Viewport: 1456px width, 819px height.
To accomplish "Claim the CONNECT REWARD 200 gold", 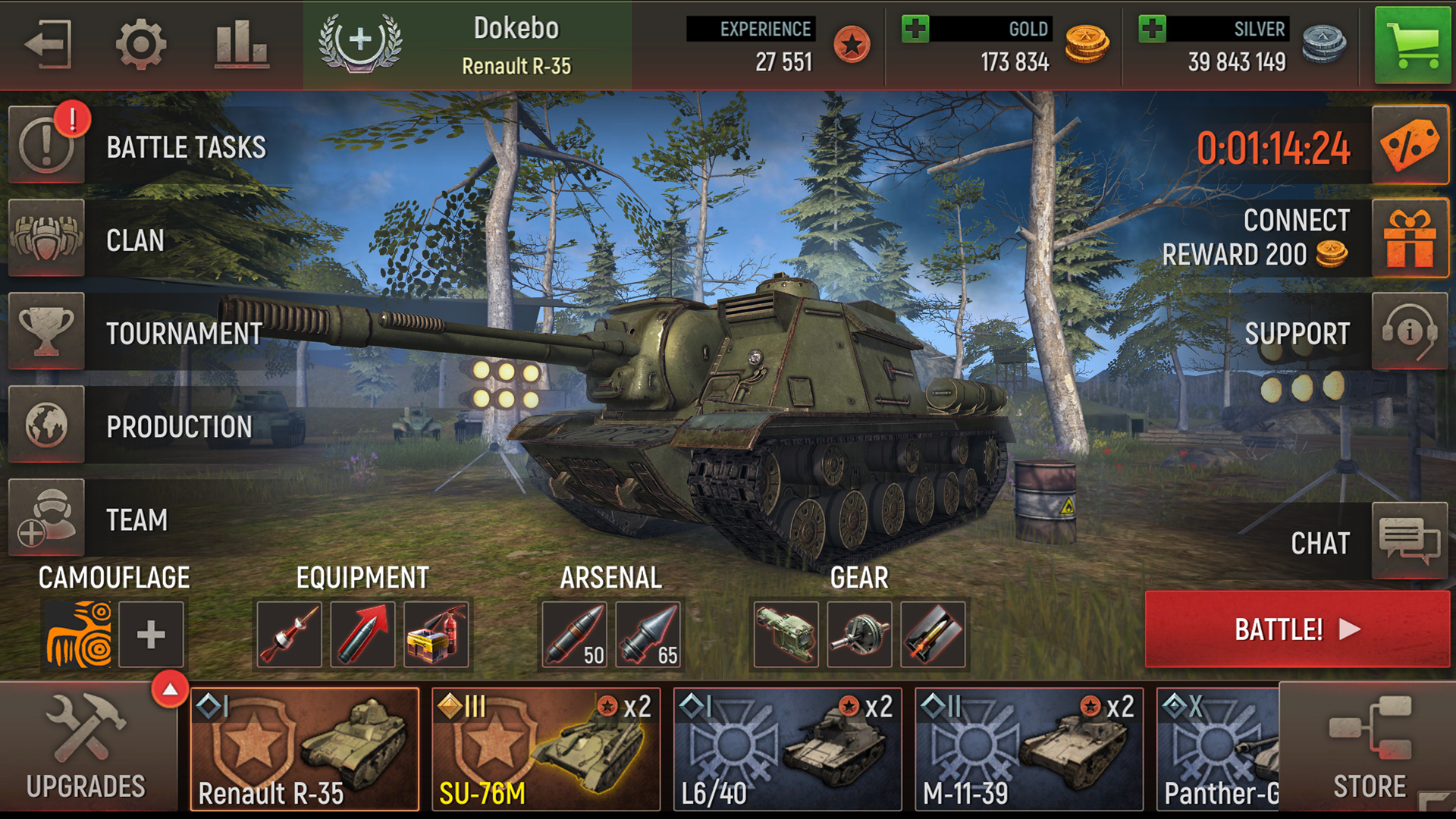I will (x=1410, y=237).
